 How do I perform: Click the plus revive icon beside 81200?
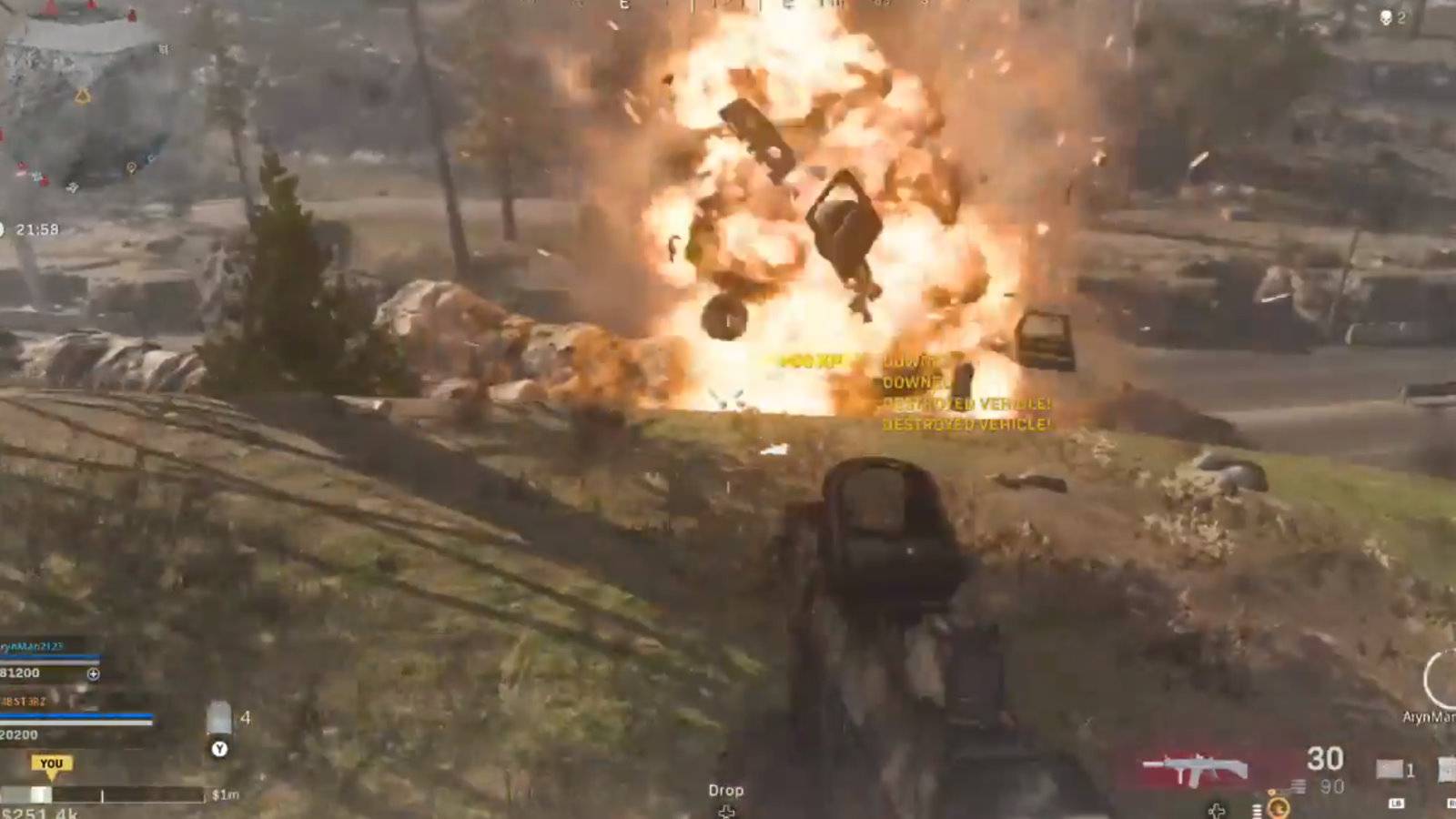pyautogui.click(x=94, y=675)
